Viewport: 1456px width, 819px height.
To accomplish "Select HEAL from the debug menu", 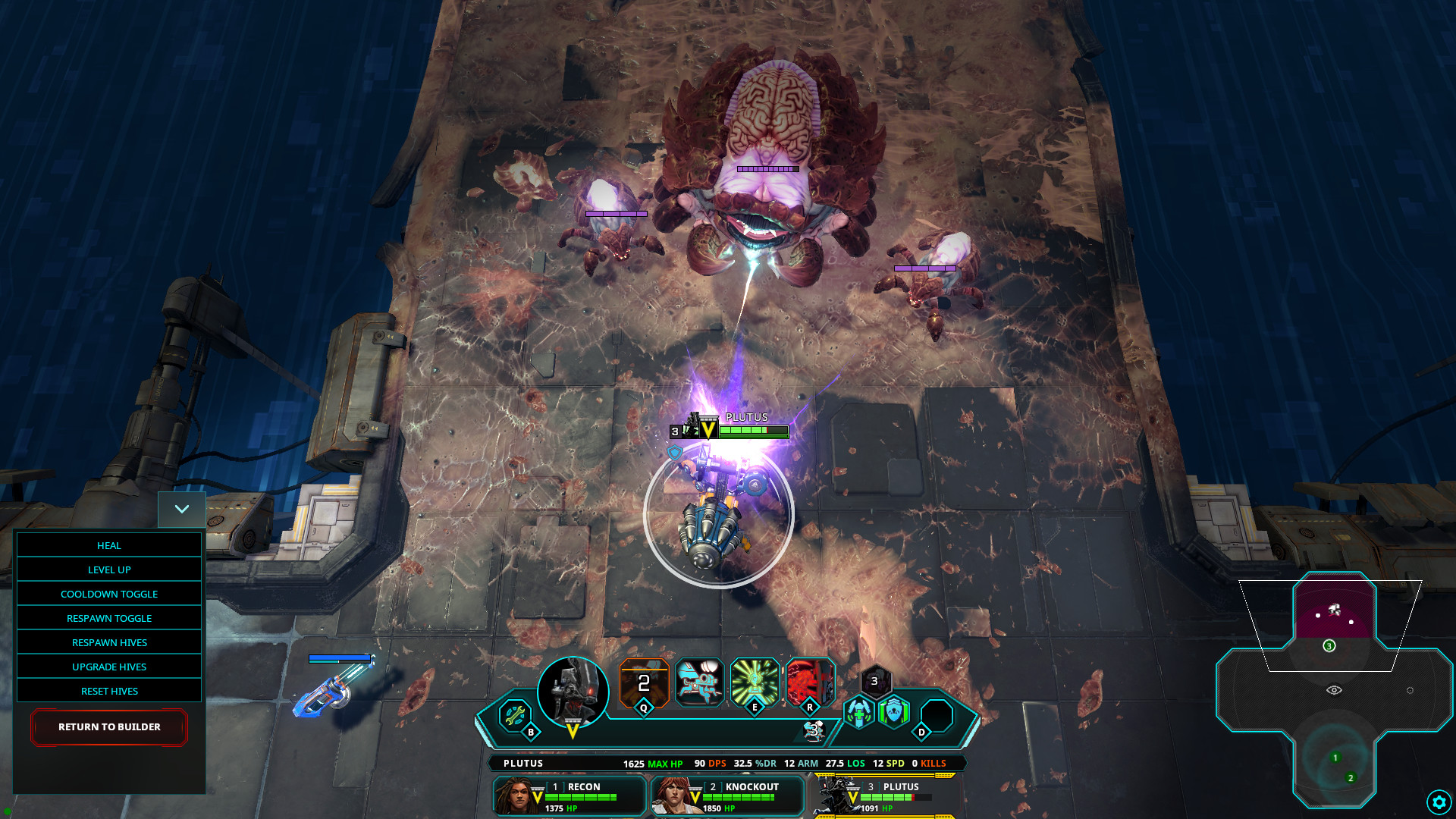I will pos(108,545).
